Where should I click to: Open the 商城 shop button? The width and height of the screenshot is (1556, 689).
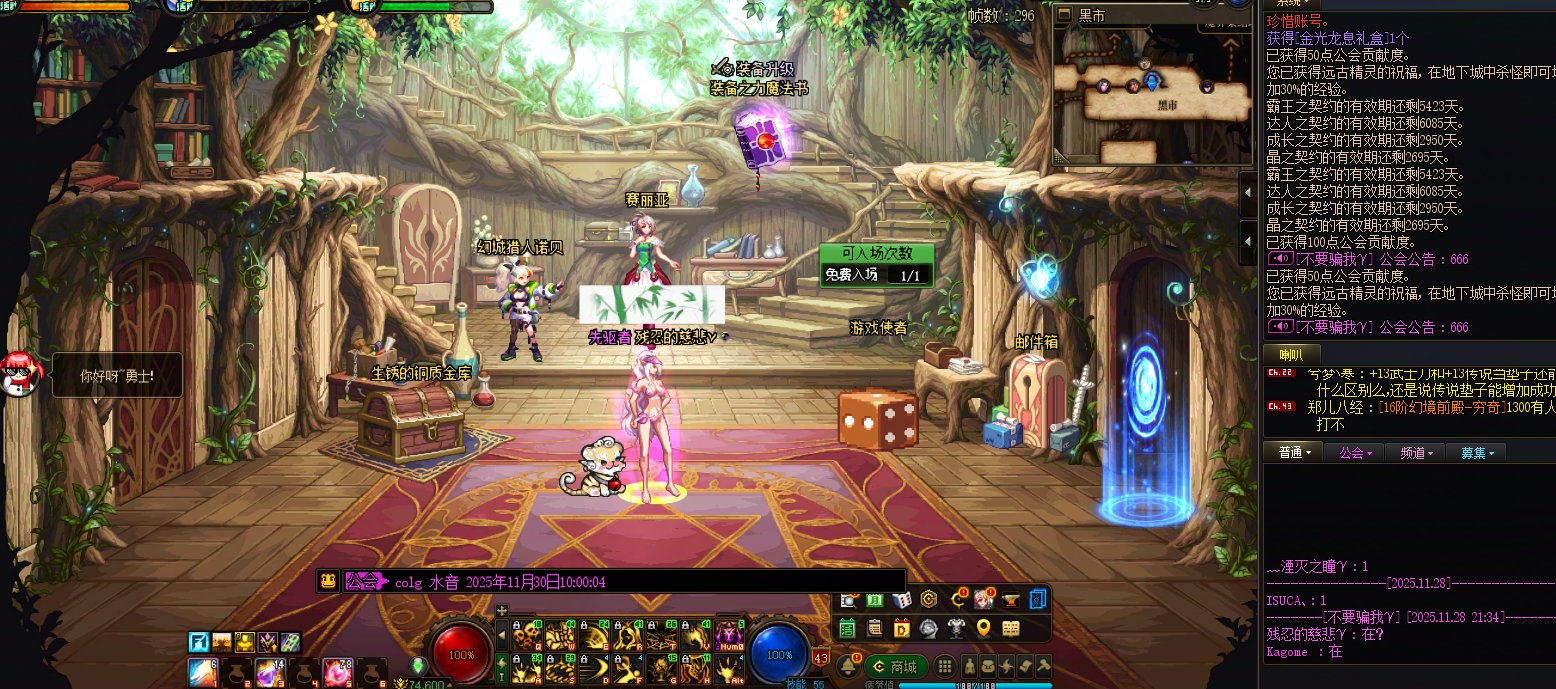[896, 667]
